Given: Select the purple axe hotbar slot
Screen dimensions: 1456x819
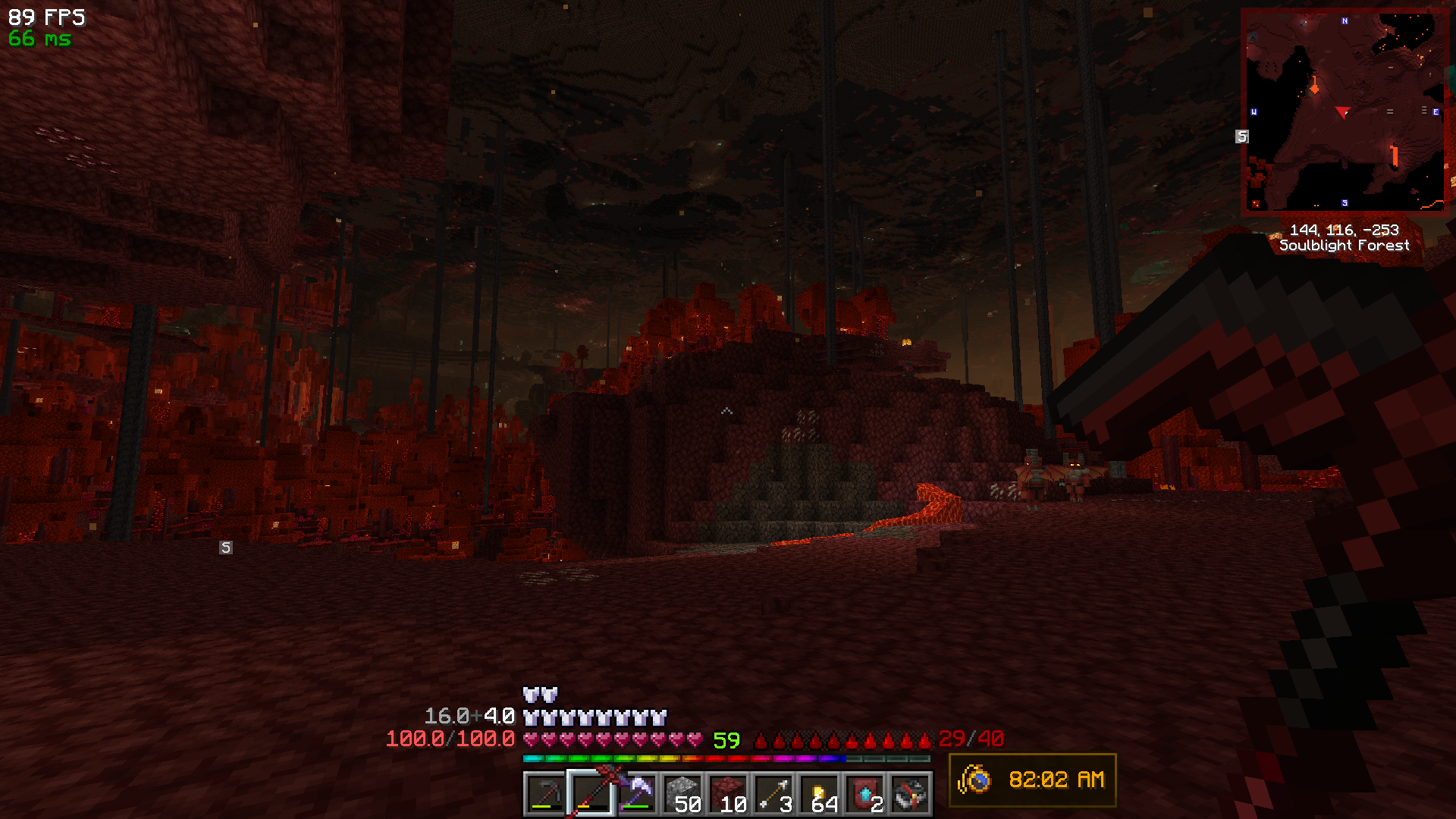Looking at the screenshot, I should (x=637, y=794).
